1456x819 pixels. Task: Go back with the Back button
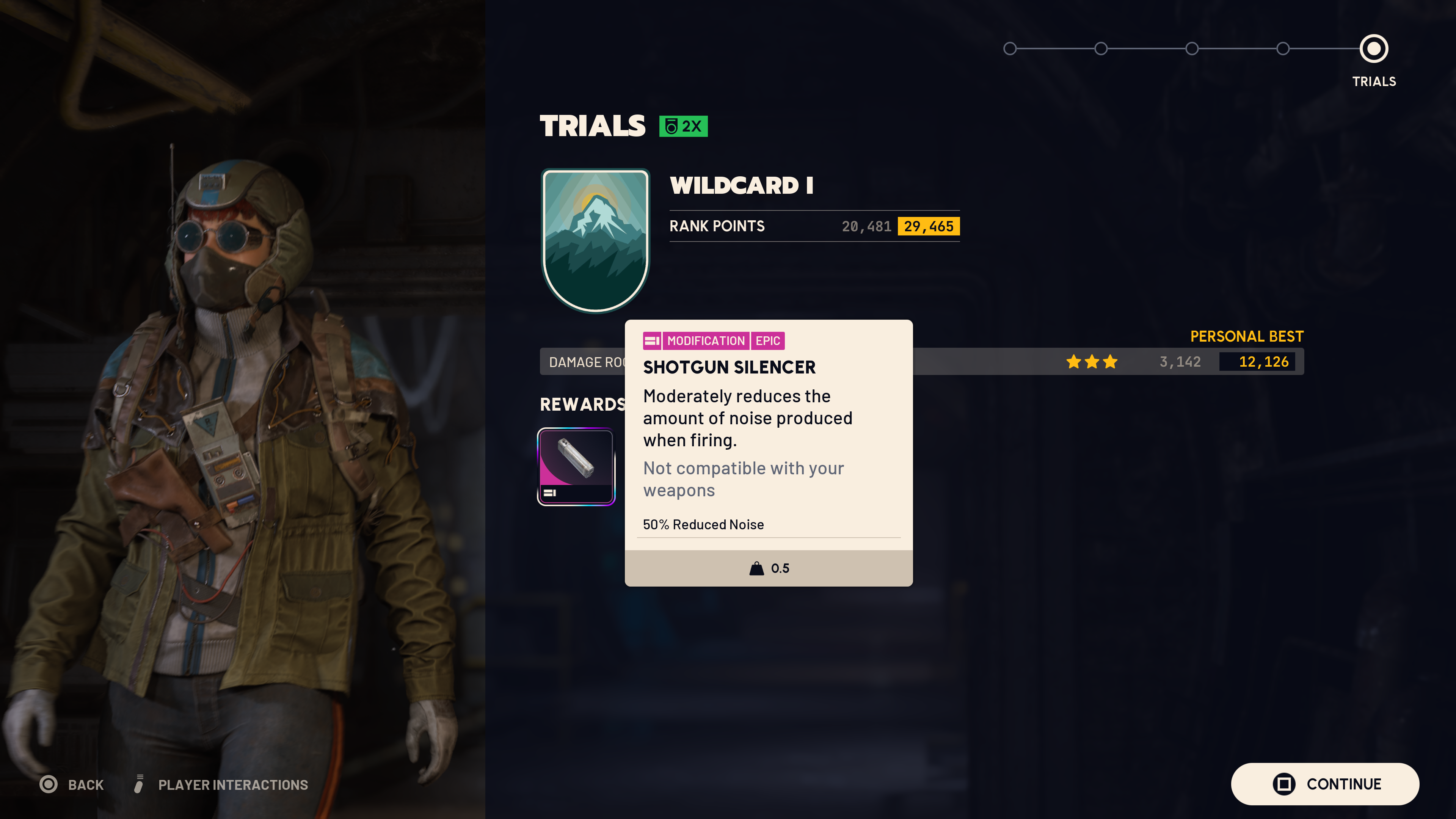click(72, 784)
